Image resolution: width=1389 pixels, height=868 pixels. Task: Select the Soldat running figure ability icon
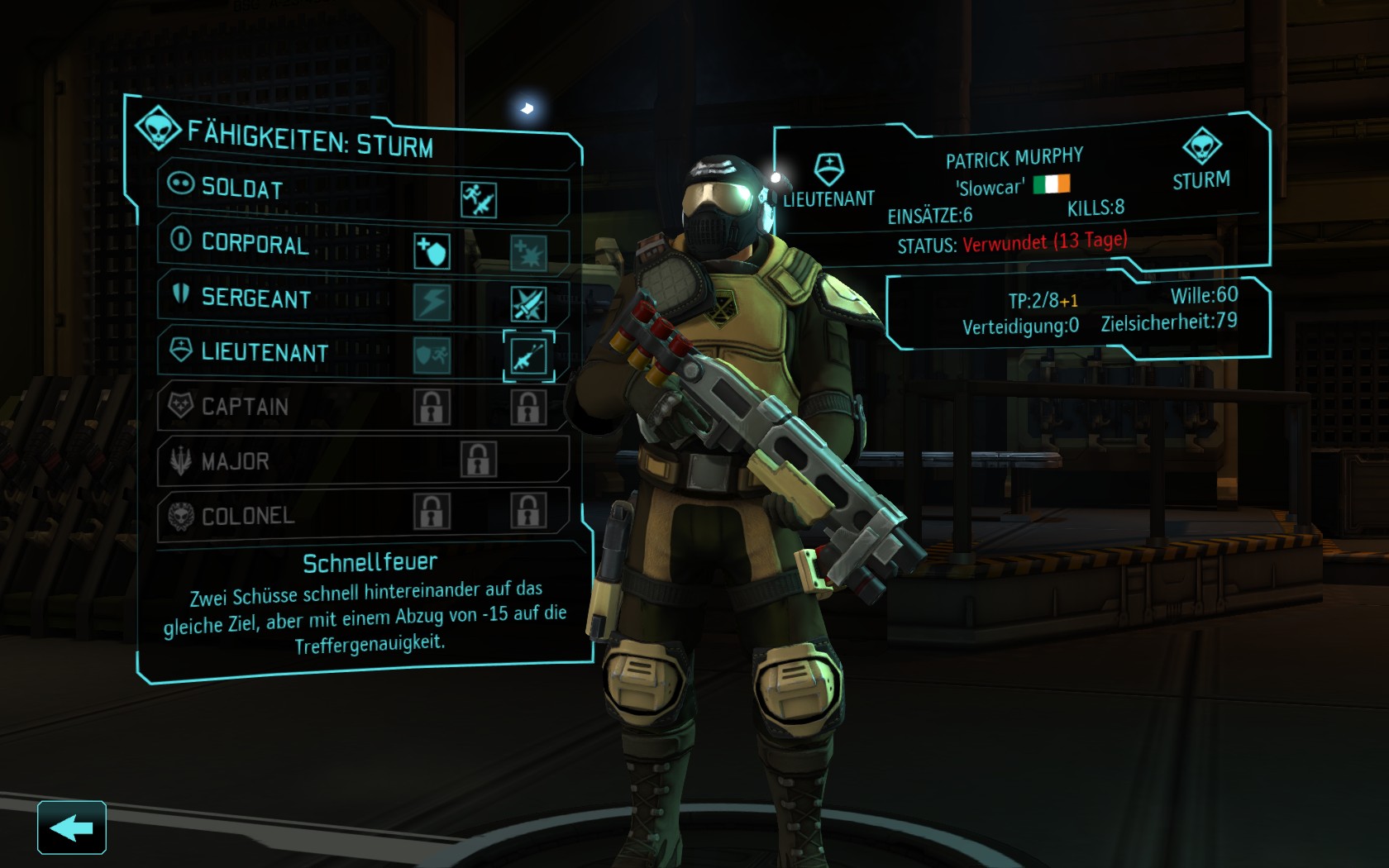point(478,199)
